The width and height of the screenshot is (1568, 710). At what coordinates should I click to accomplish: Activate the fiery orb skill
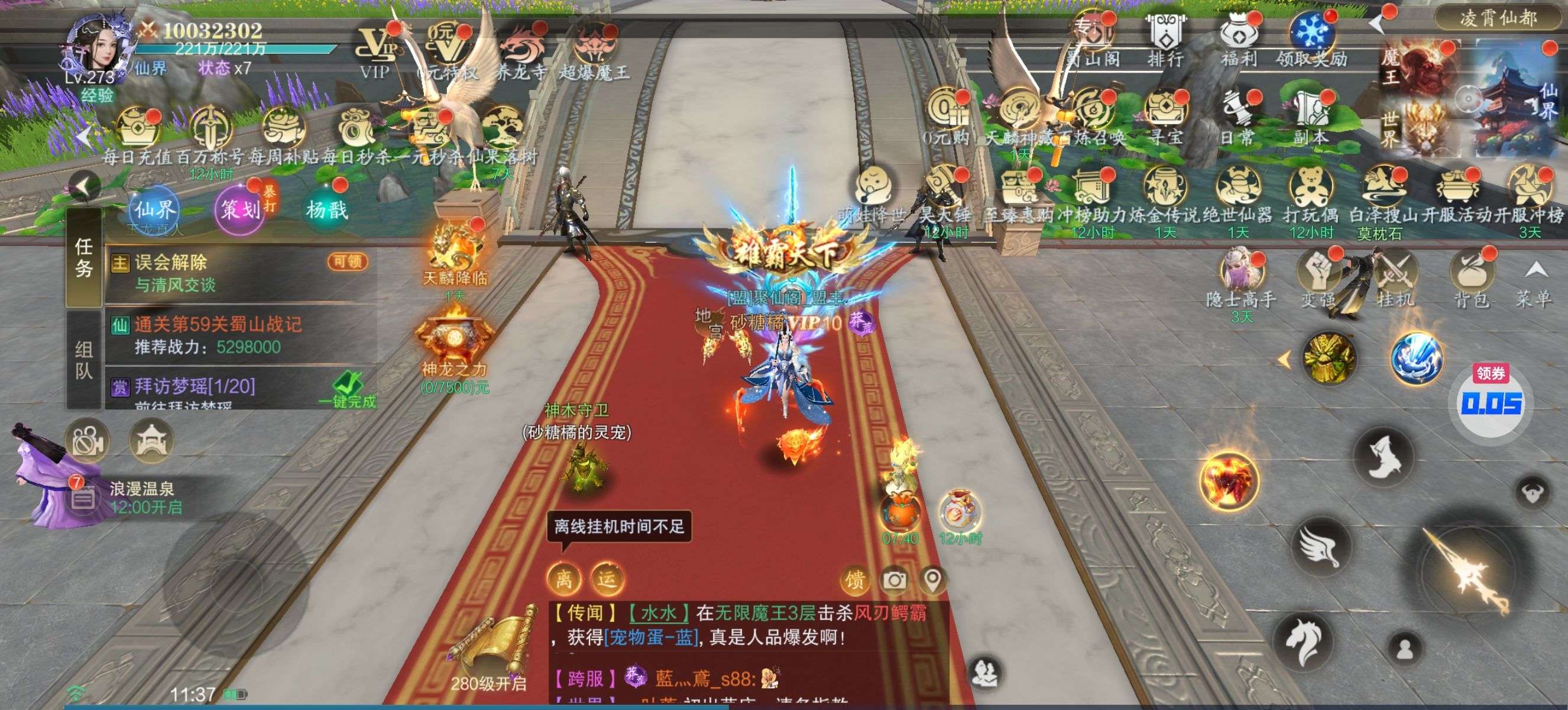1229,482
